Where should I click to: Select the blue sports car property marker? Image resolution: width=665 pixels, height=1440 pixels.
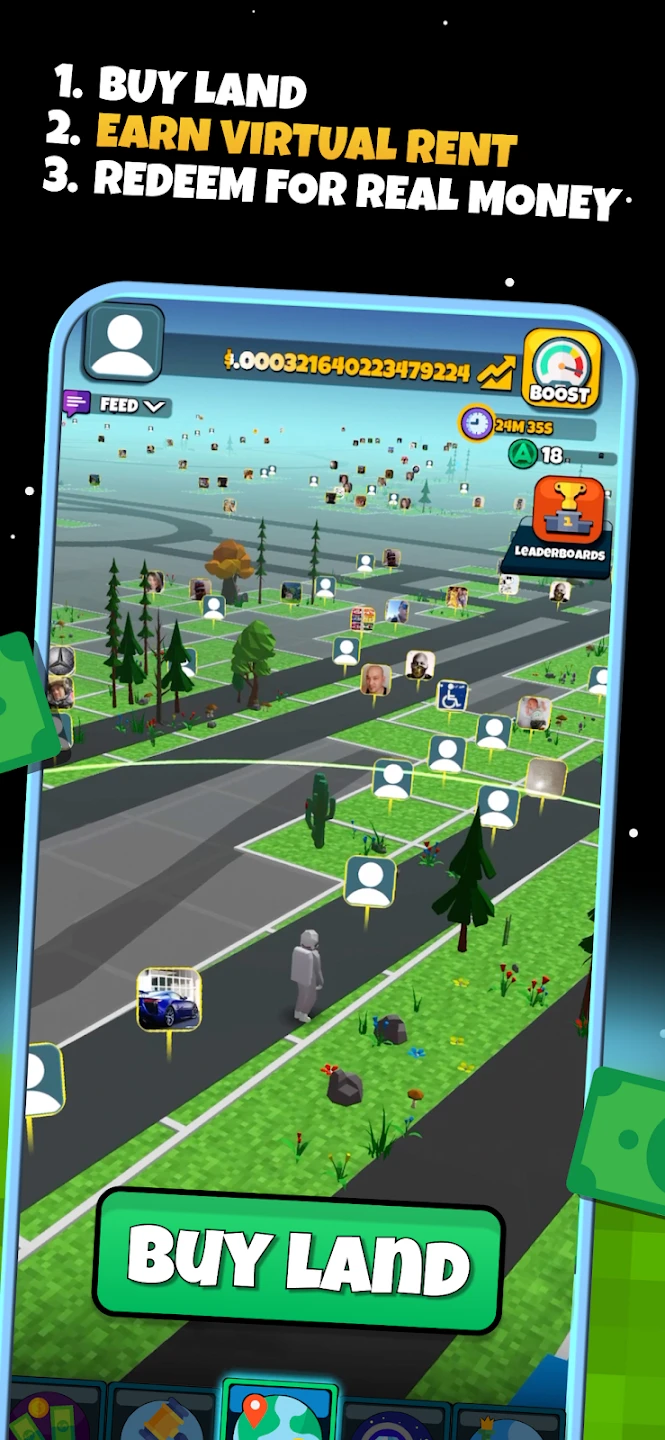169,998
